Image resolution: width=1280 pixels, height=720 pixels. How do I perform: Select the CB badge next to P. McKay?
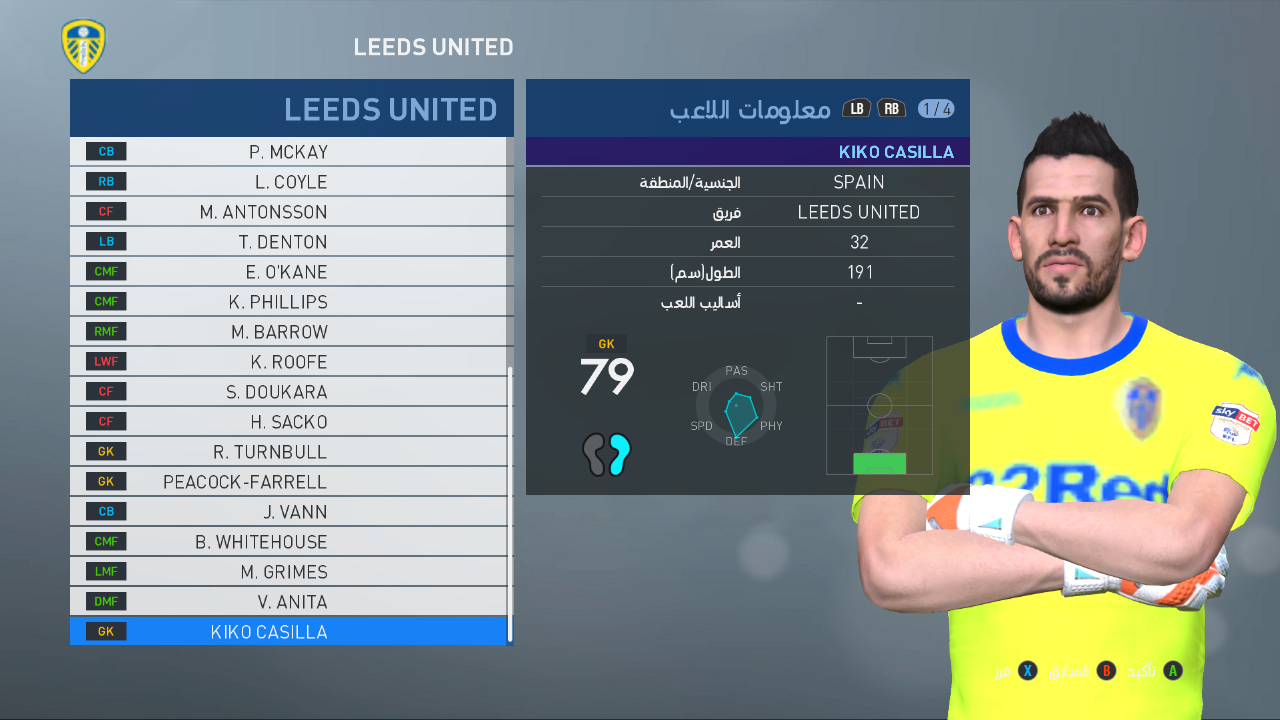104,151
